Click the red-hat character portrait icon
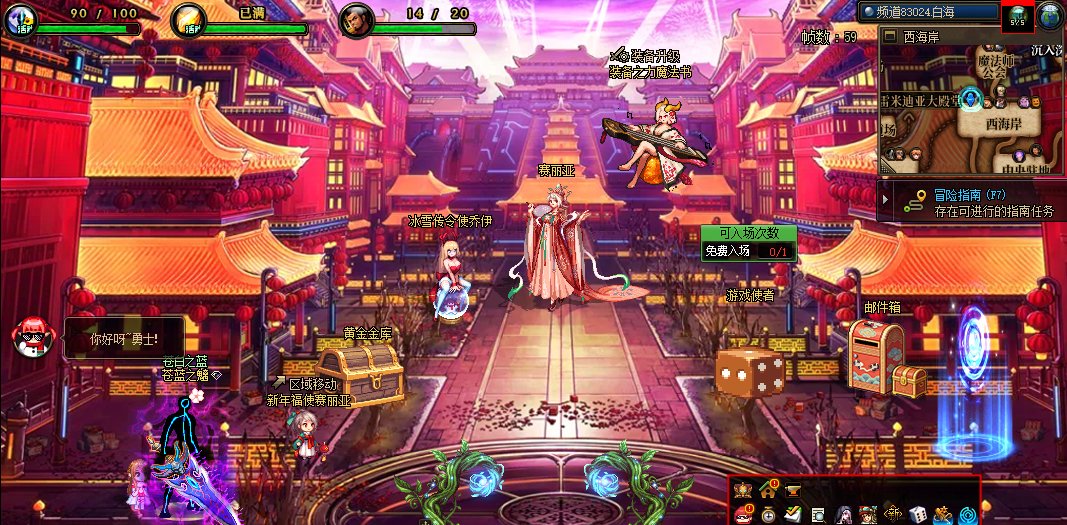 [868, 514]
